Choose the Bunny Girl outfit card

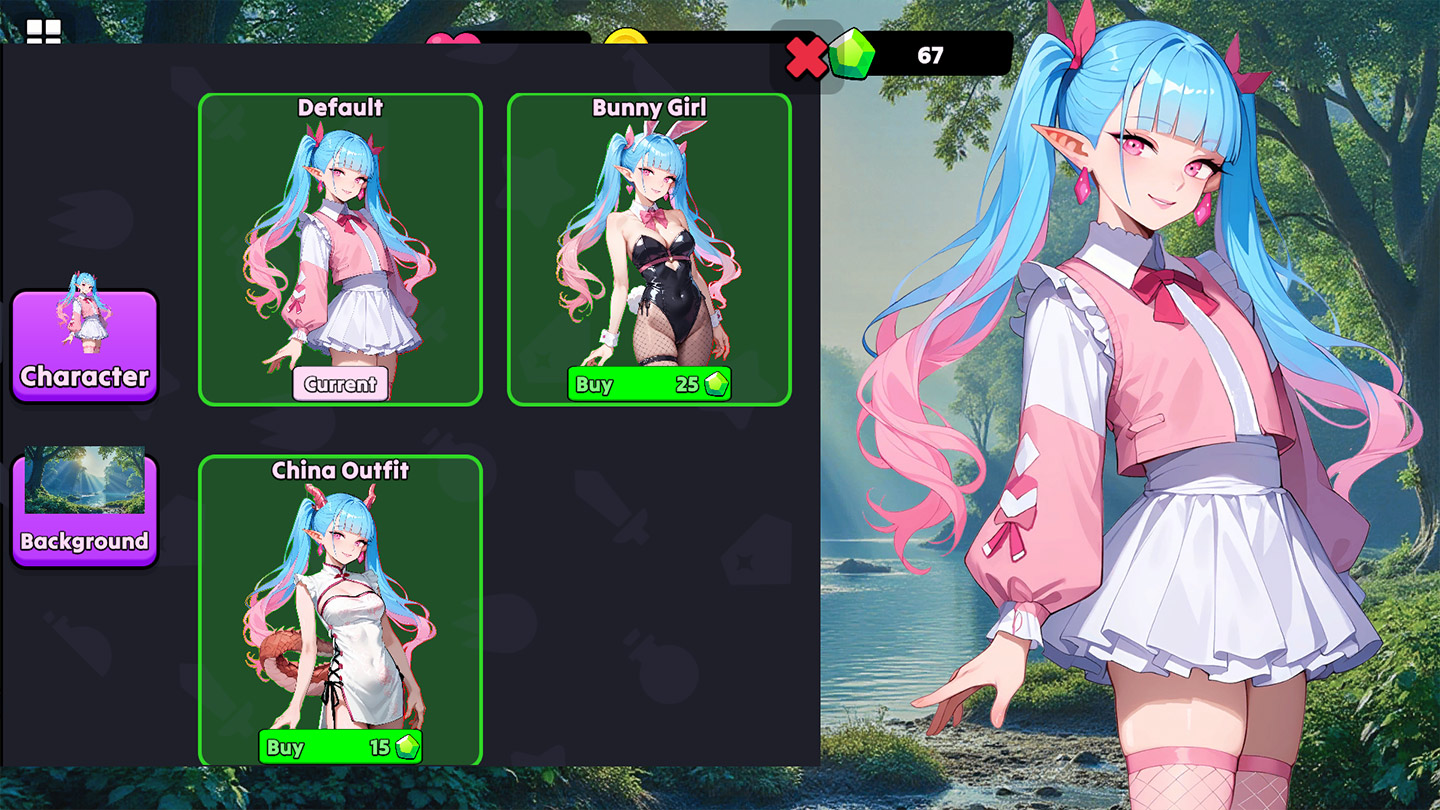[649, 240]
